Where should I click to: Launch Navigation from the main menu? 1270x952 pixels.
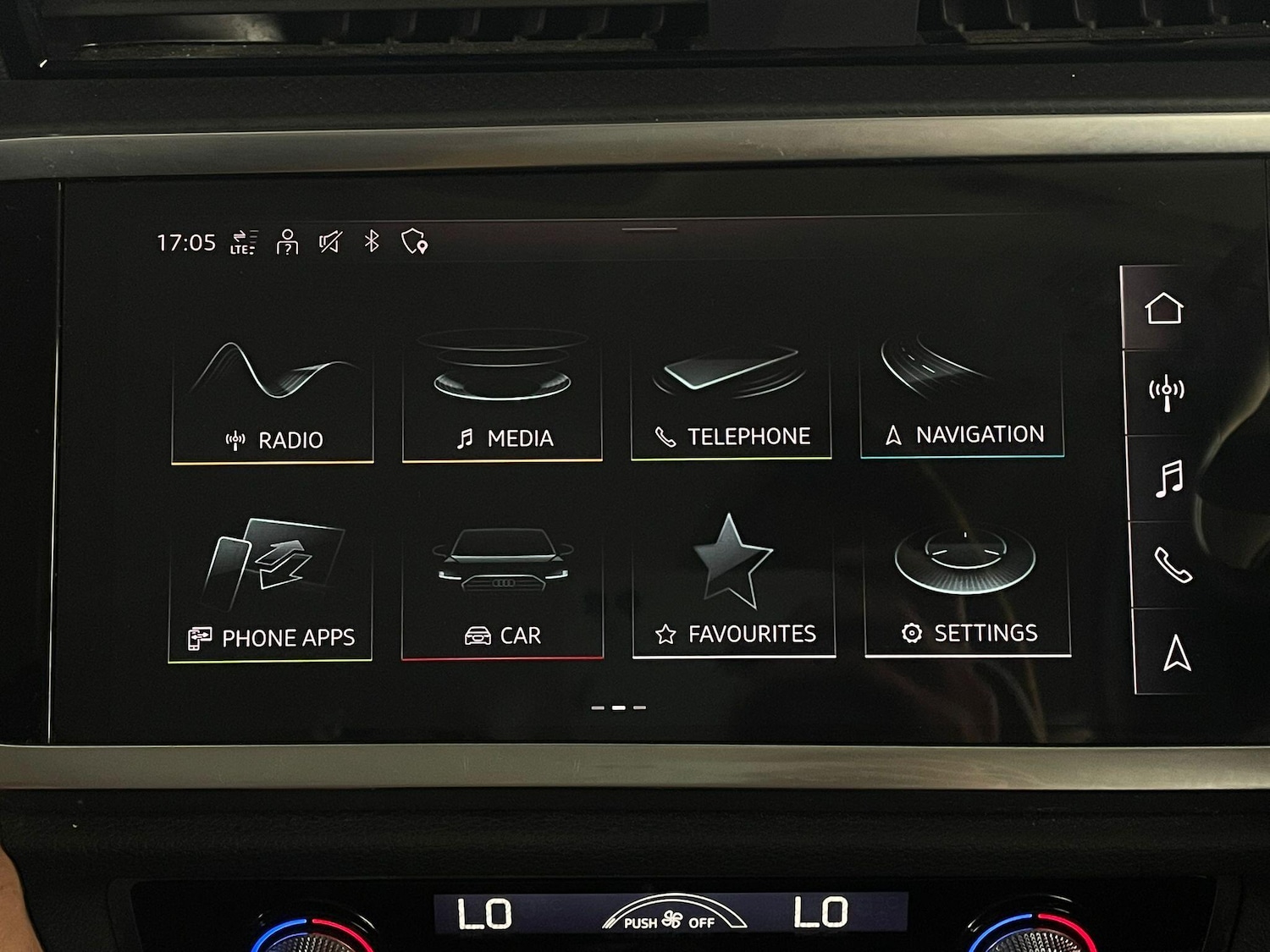coord(962,394)
